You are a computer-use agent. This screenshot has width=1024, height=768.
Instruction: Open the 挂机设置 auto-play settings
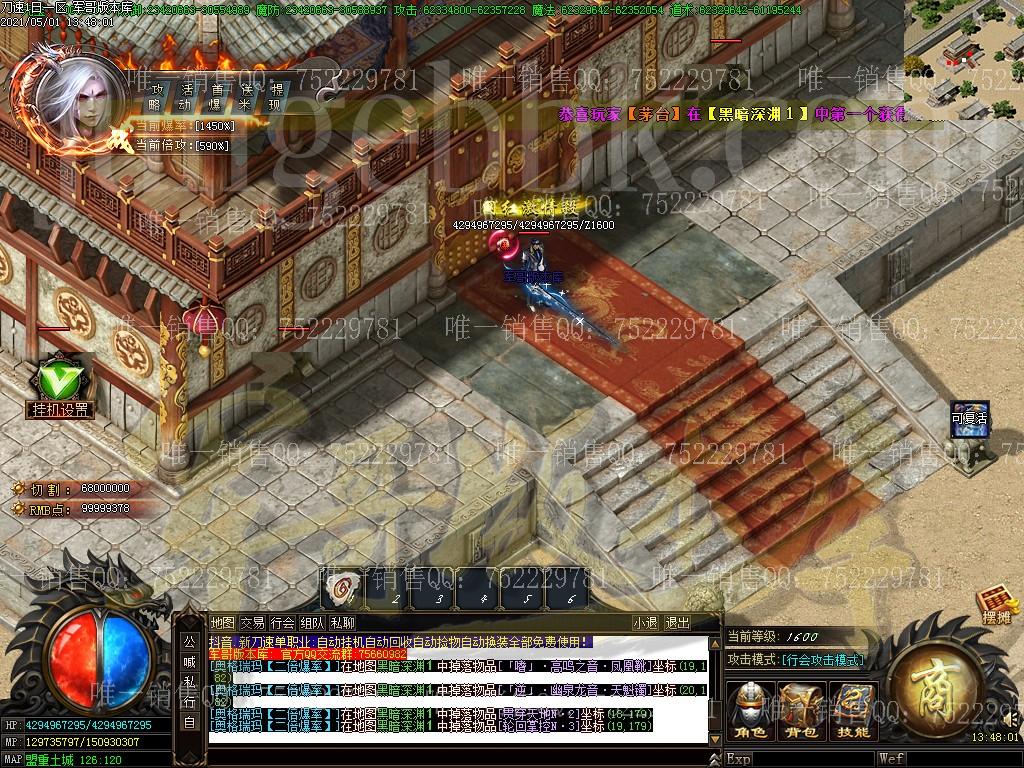click(x=59, y=386)
